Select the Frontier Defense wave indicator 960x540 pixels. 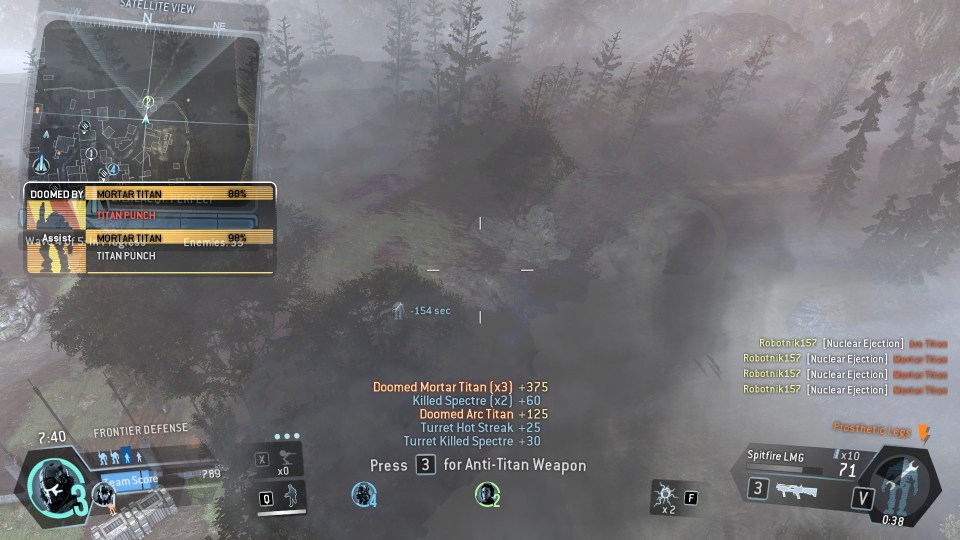pos(120,457)
